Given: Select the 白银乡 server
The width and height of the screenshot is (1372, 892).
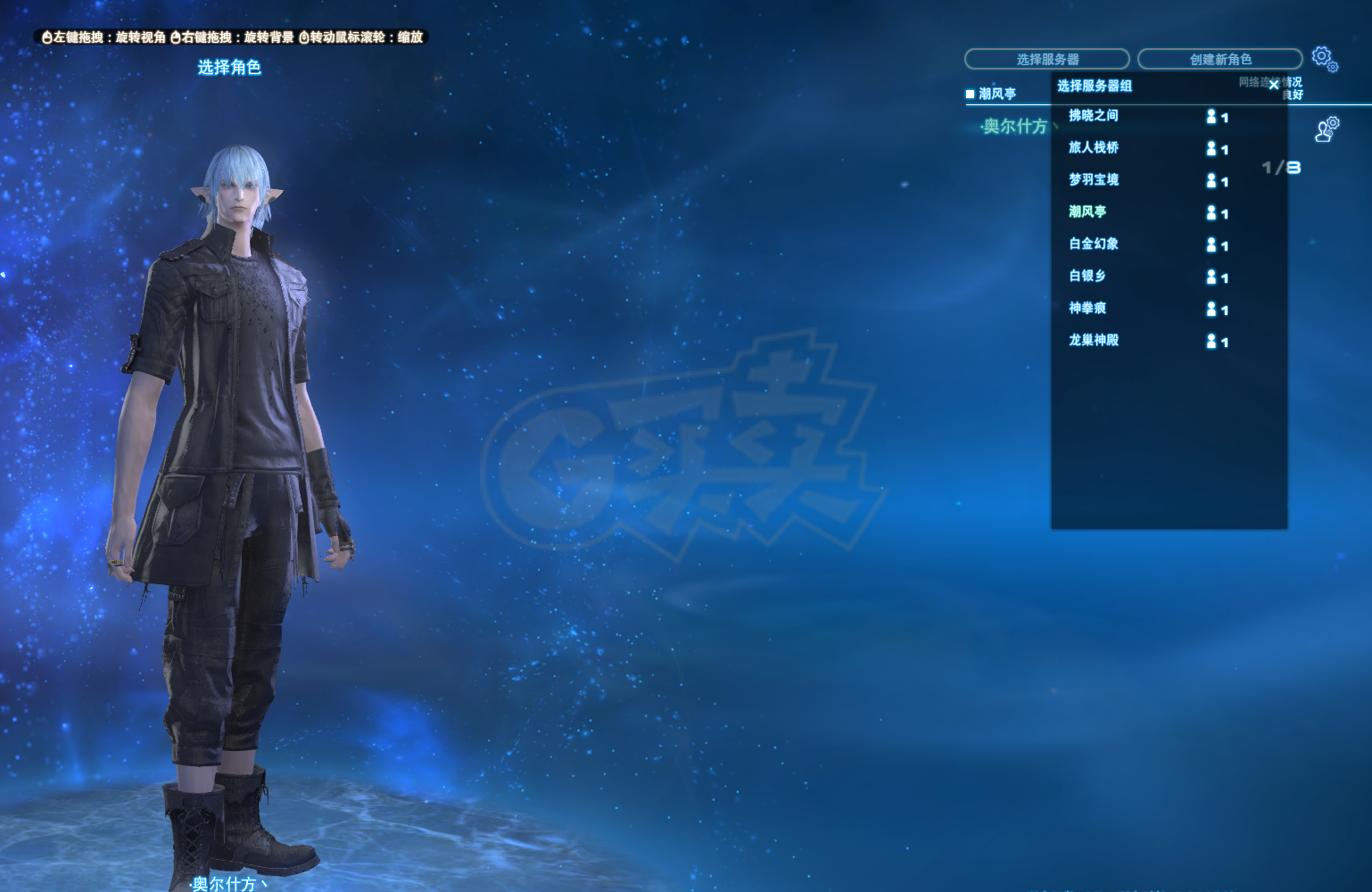Looking at the screenshot, I should click(x=1087, y=277).
